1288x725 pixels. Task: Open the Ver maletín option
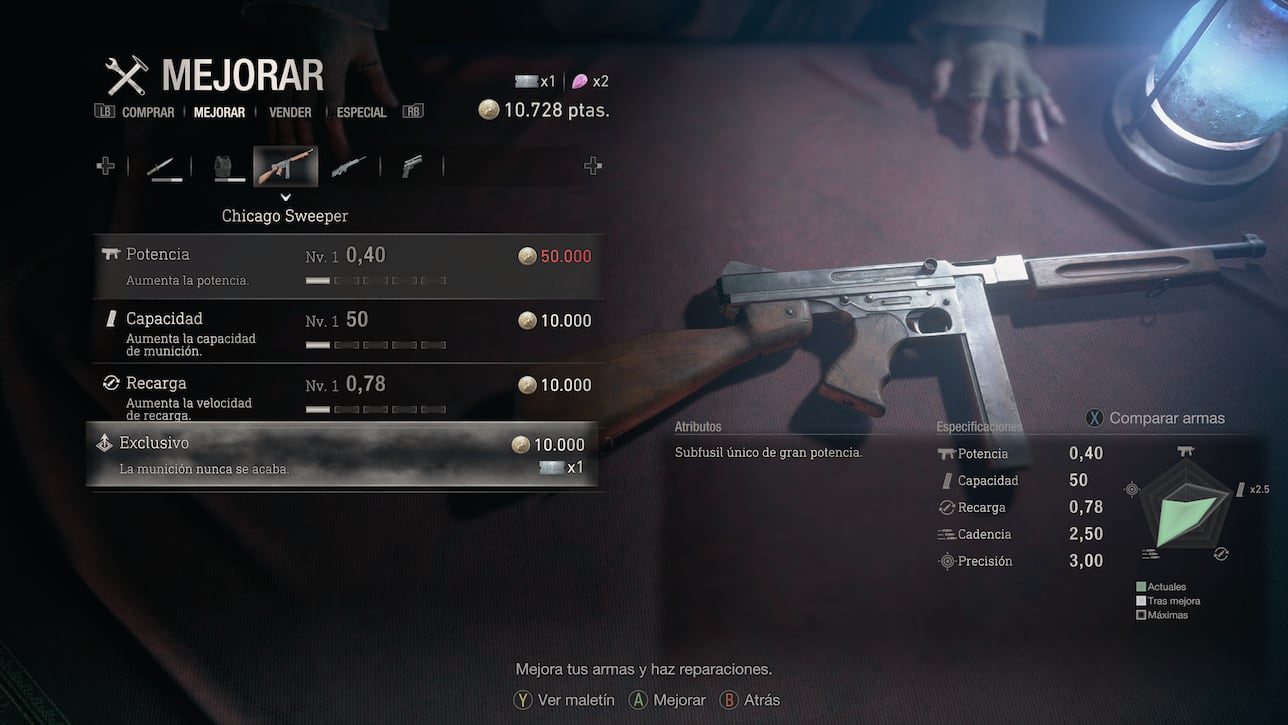tap(564, 700)
